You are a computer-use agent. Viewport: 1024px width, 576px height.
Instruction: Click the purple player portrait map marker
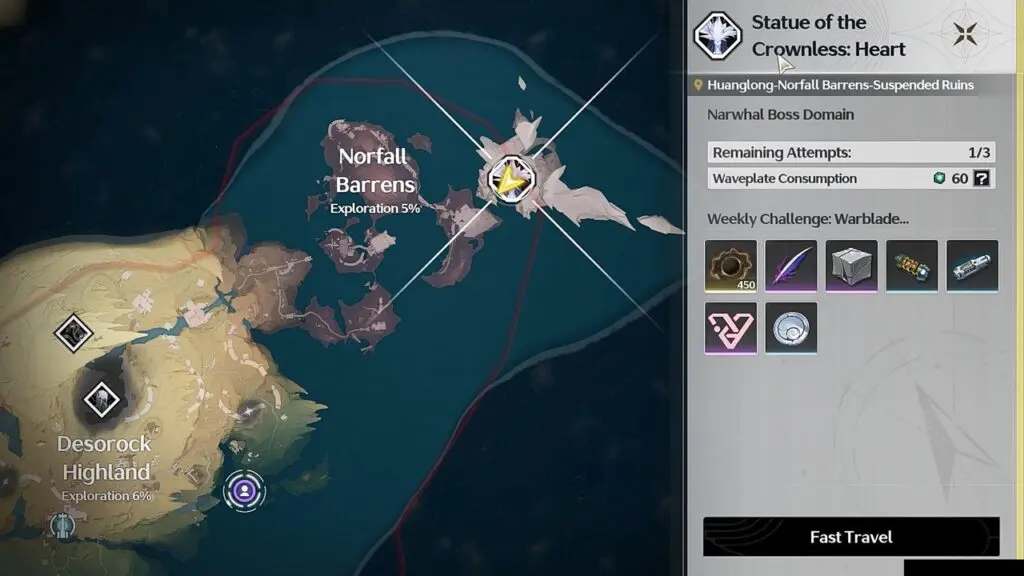[x=244, y=490]
